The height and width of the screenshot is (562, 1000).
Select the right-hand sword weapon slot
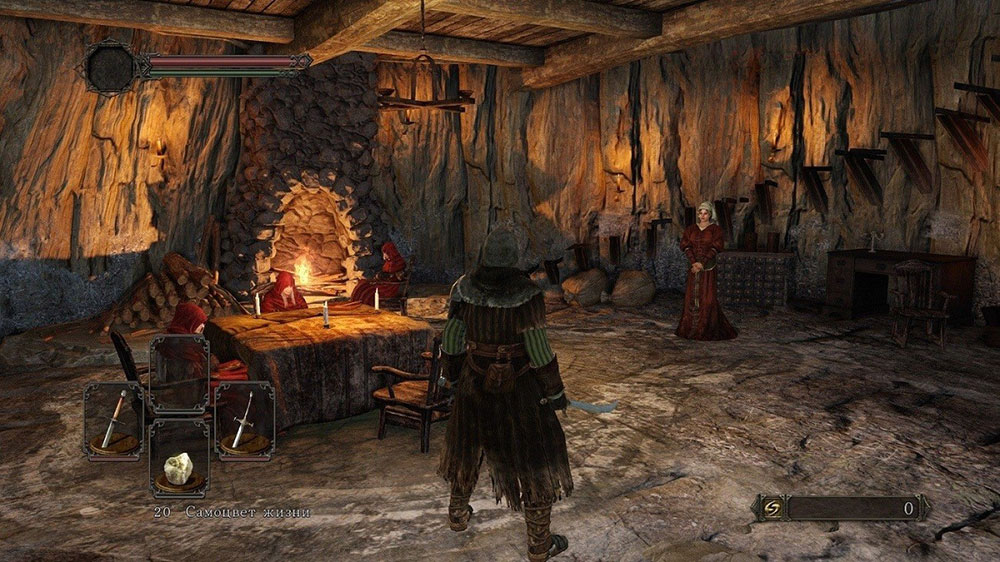click(244, 421)
